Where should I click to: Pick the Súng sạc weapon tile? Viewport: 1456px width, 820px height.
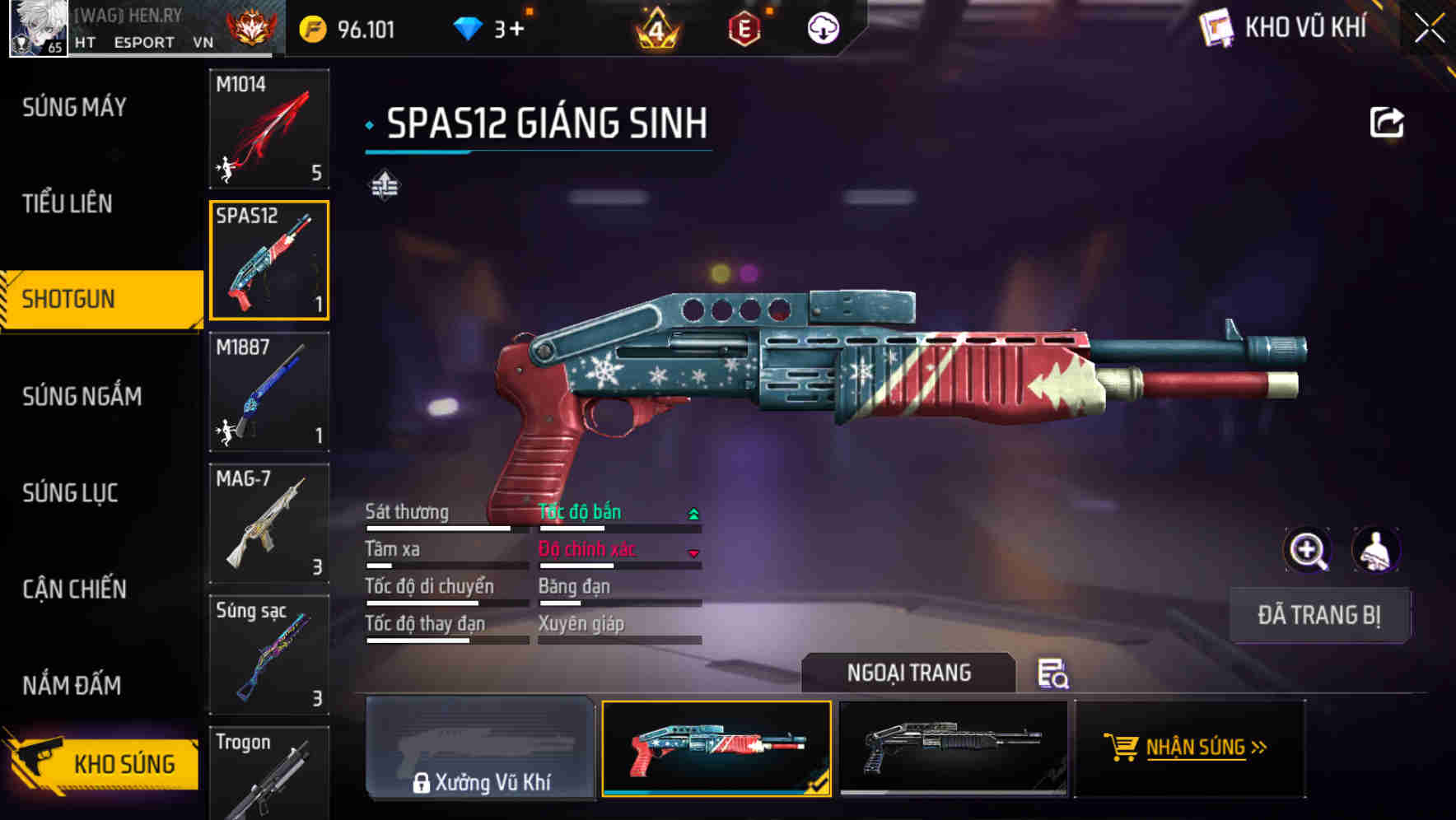pos(269,655)
